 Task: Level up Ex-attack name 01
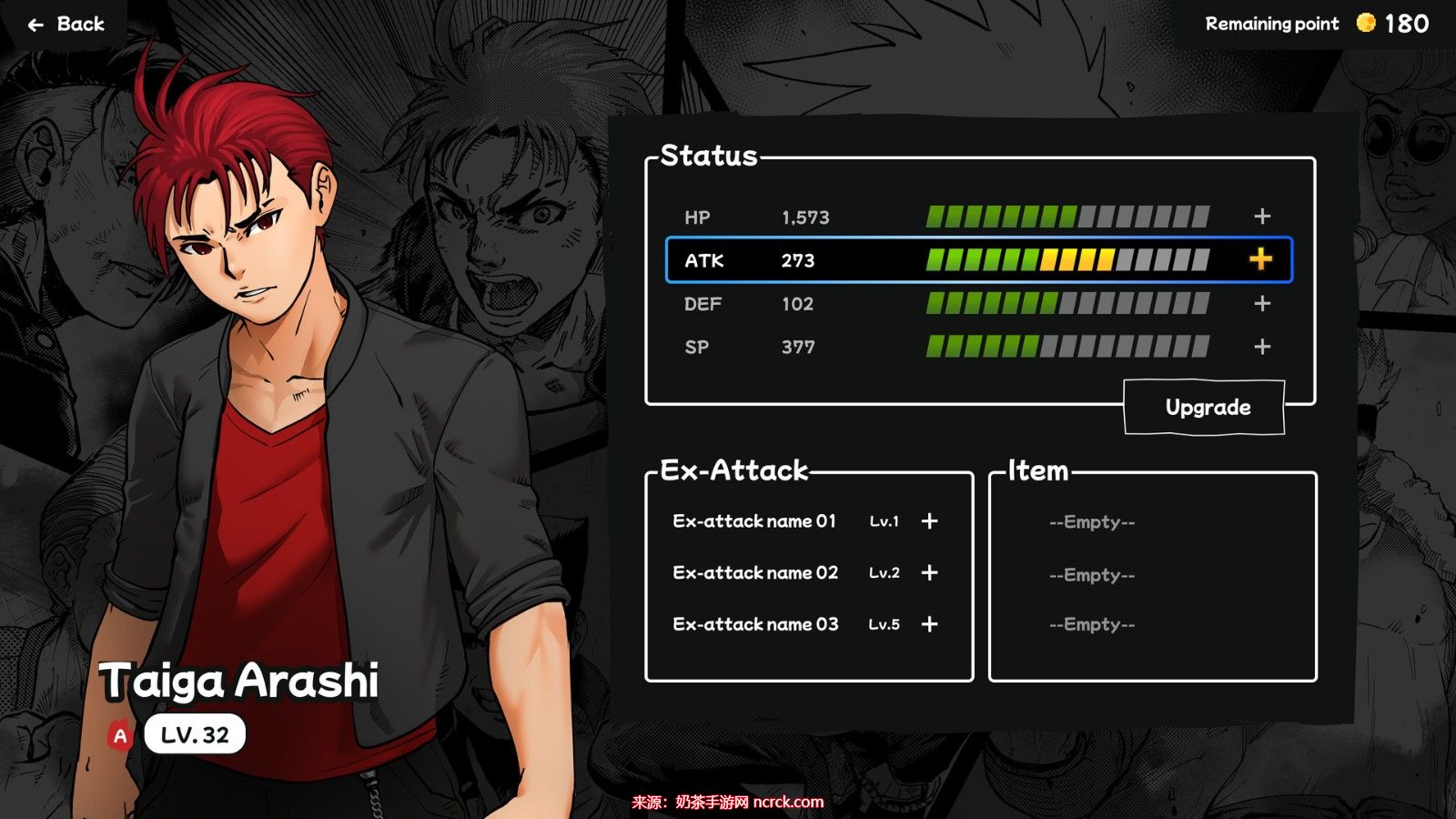point(929,521)
